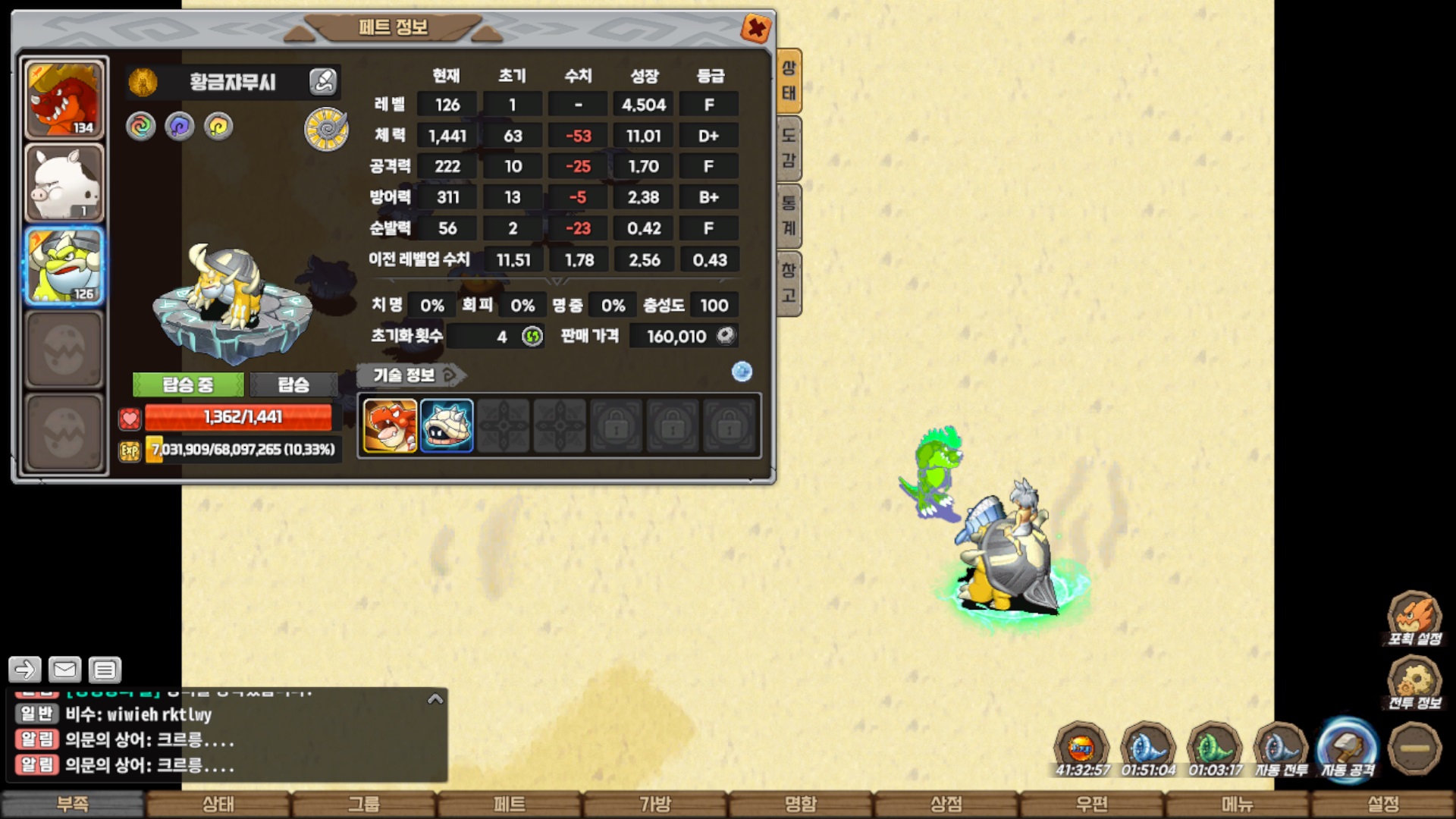
Task: Click the 탑승 mount button
Action: 293,384
